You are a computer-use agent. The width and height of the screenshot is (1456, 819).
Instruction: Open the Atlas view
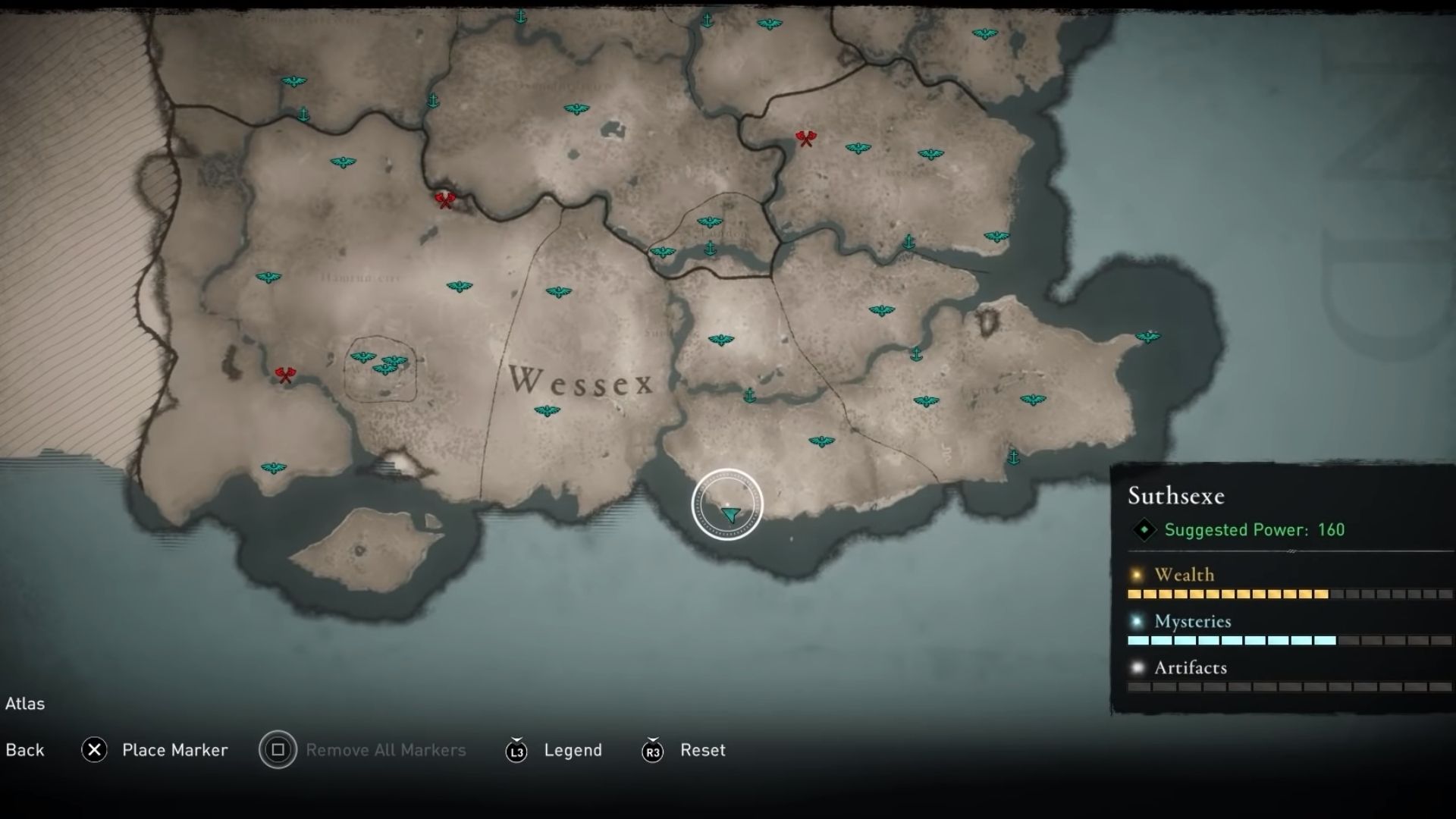25,704
